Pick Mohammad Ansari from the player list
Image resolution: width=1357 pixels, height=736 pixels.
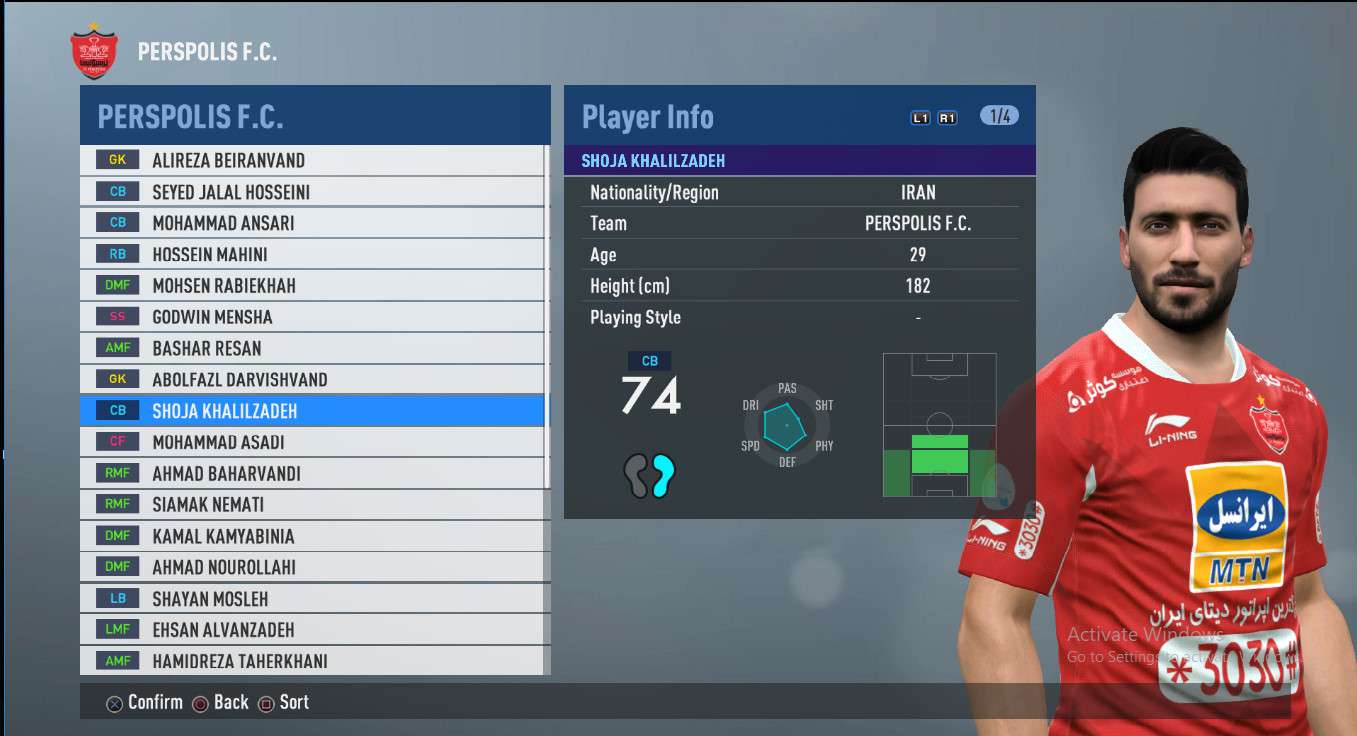(313, 223)
